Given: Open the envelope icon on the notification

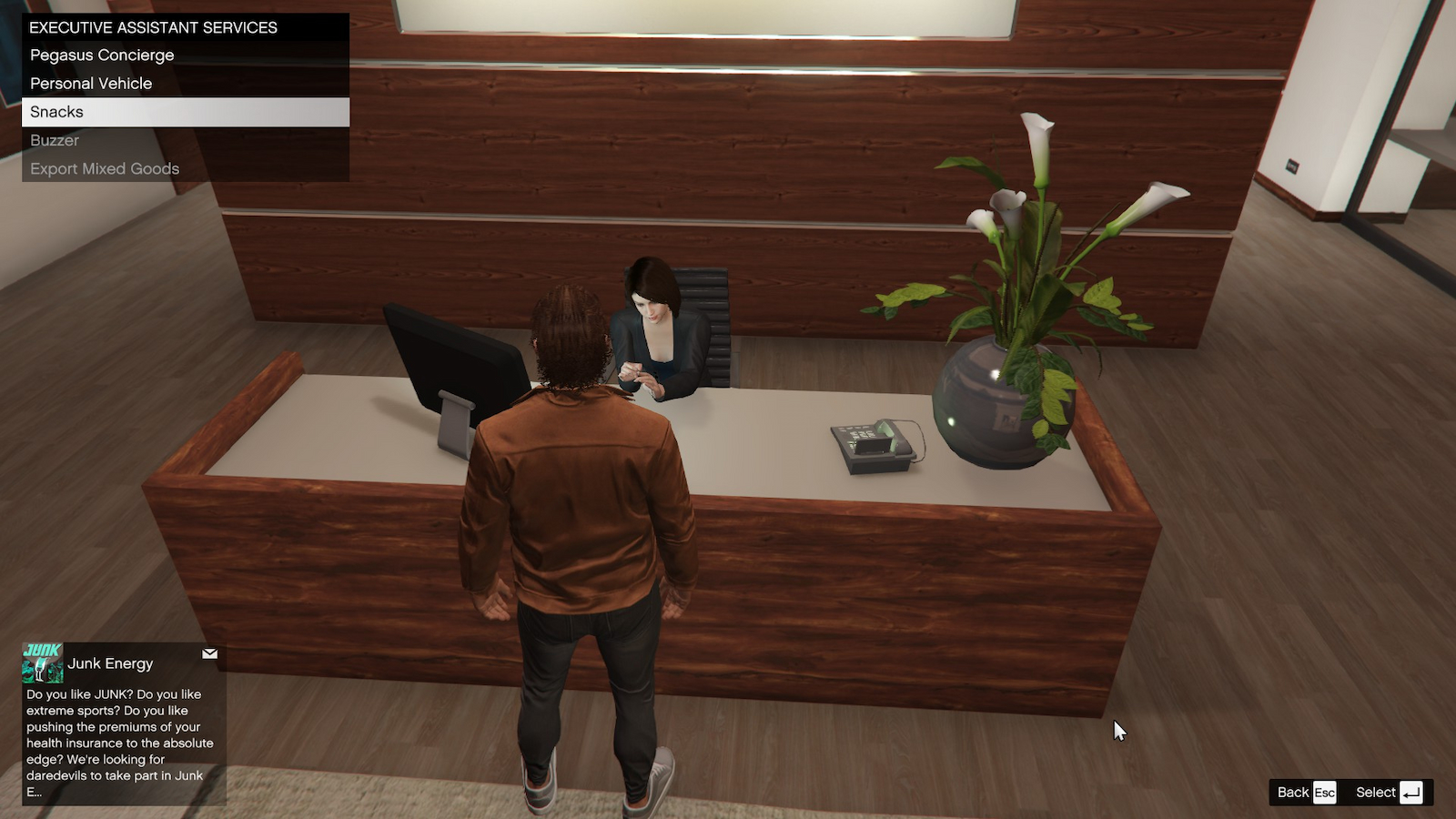Looking at the screenshot, I should pos(210,653).
